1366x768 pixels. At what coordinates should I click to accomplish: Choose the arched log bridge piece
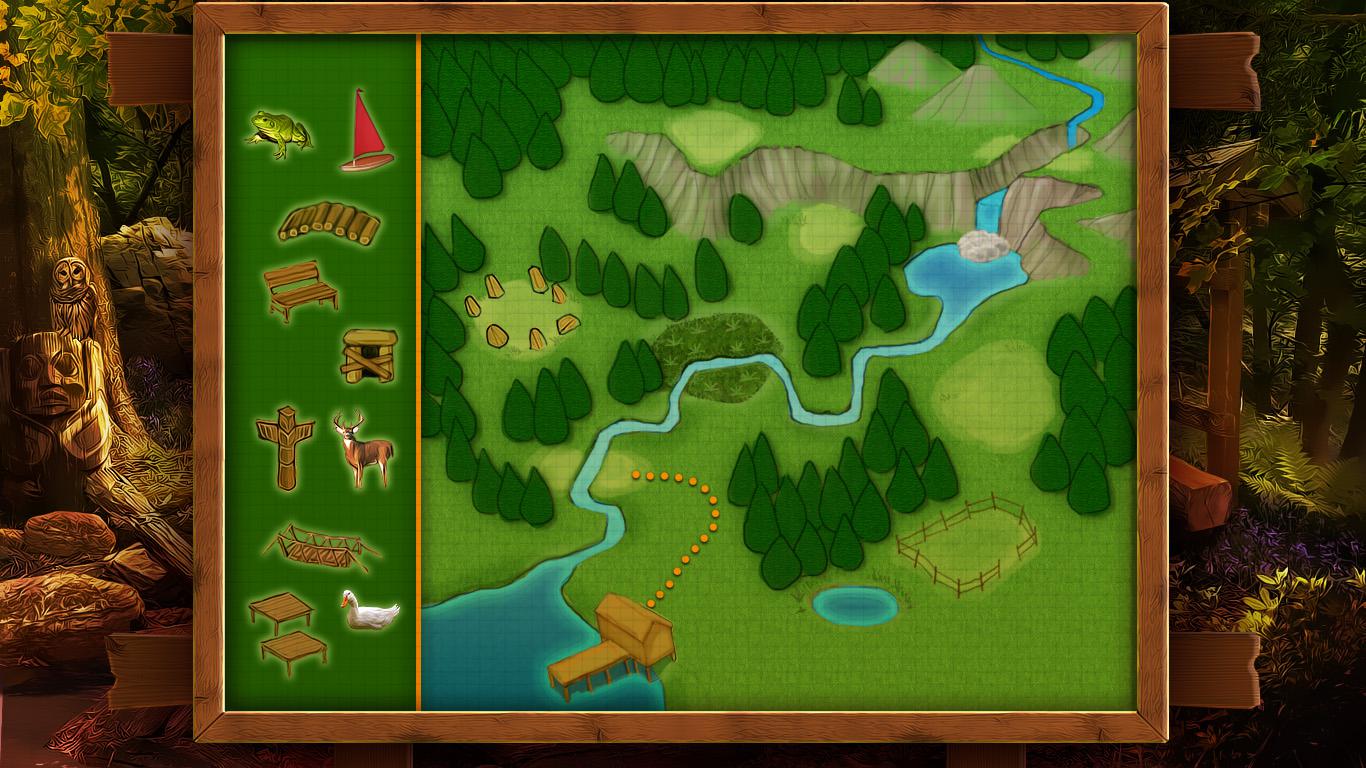[329, 224]
